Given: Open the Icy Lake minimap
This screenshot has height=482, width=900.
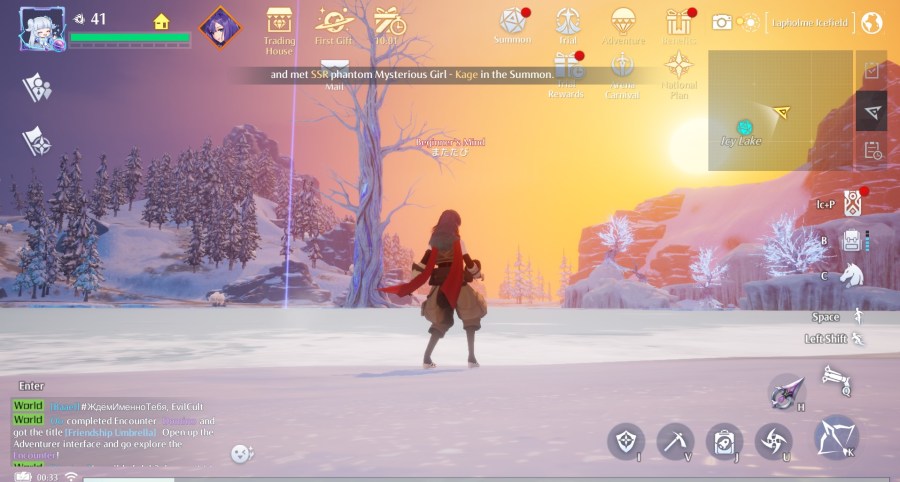Looking at the screenshot, I should (x=780, y=110).
